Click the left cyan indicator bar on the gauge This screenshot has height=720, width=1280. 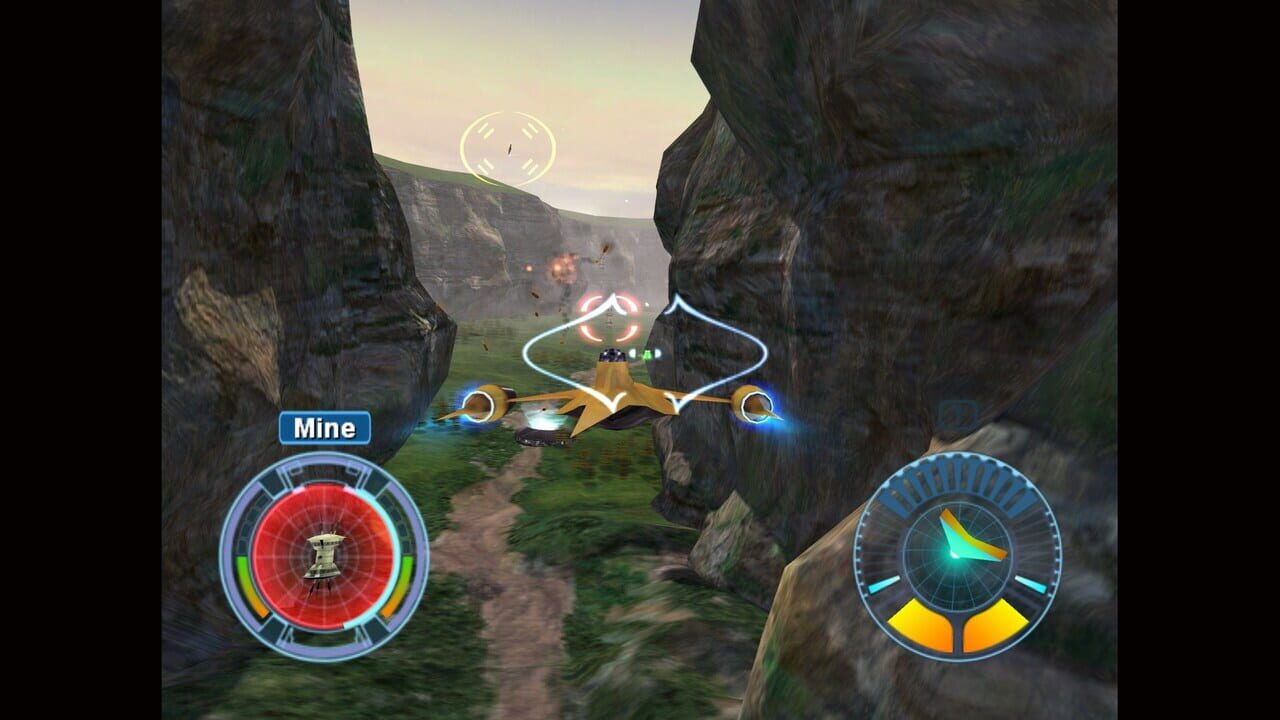pyautogui.click(x=885, y=585)
